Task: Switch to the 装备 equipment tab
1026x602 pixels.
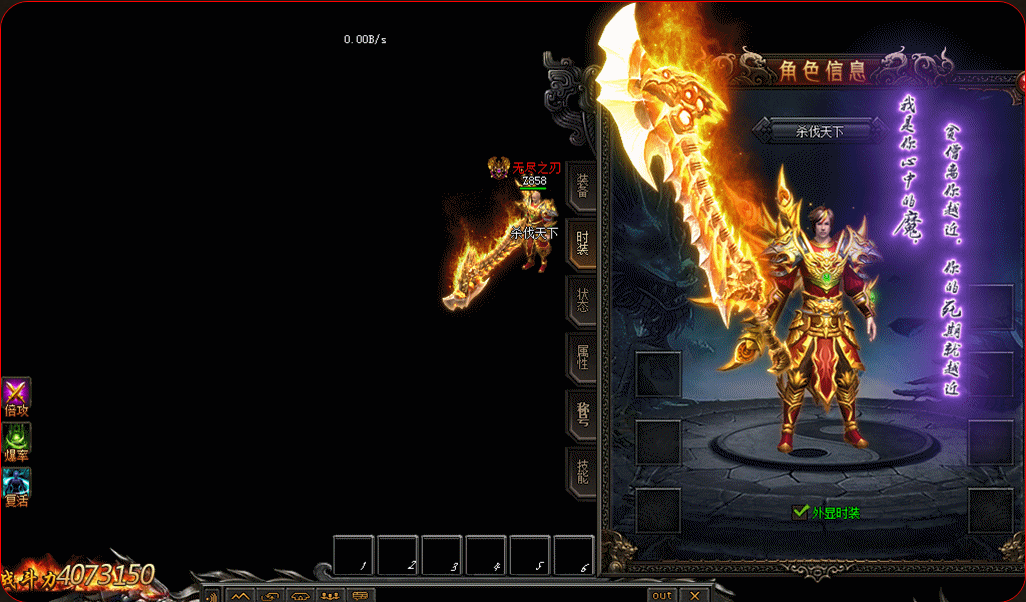Action: point(582,187)
